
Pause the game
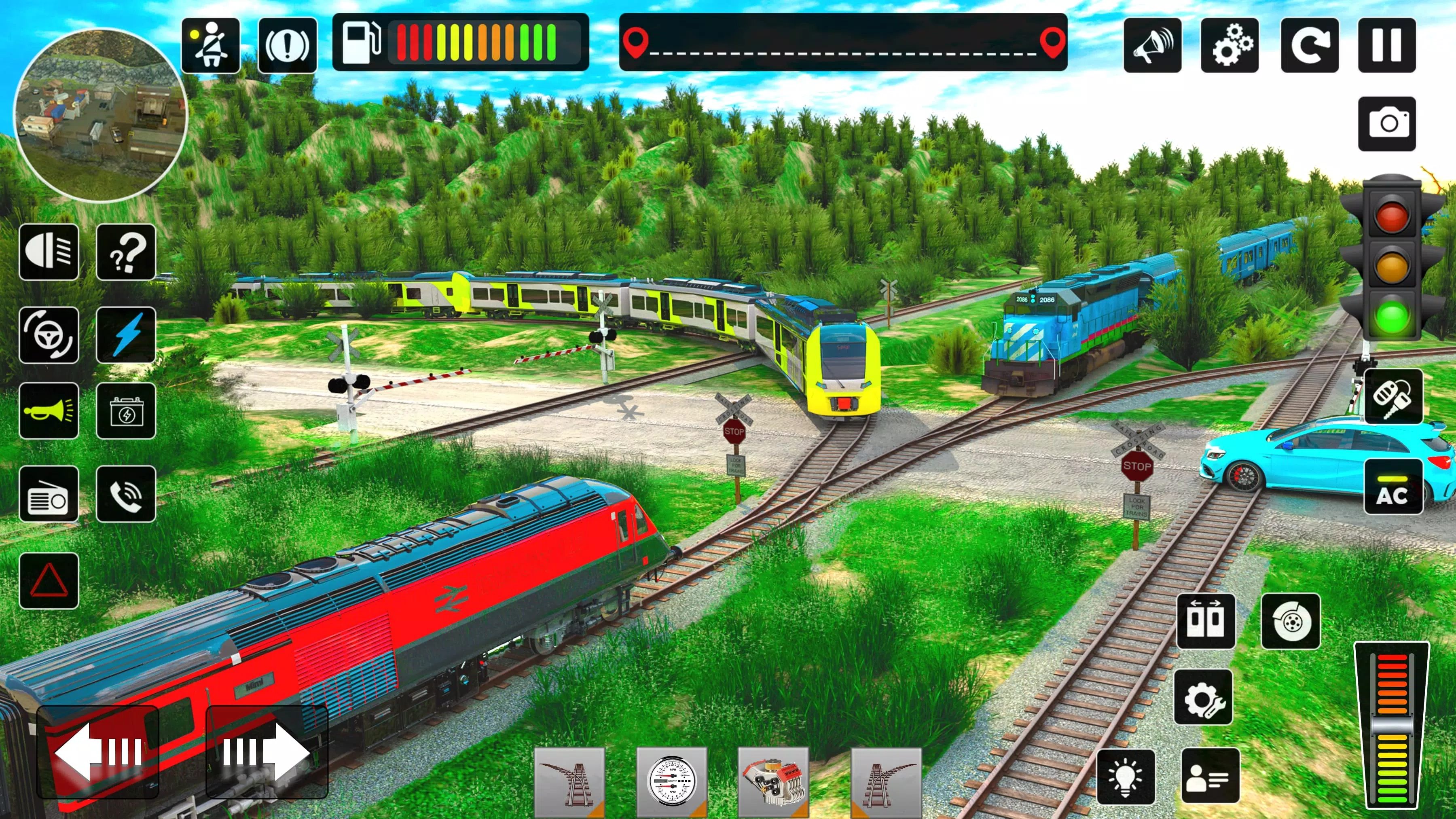[1386, 45]
